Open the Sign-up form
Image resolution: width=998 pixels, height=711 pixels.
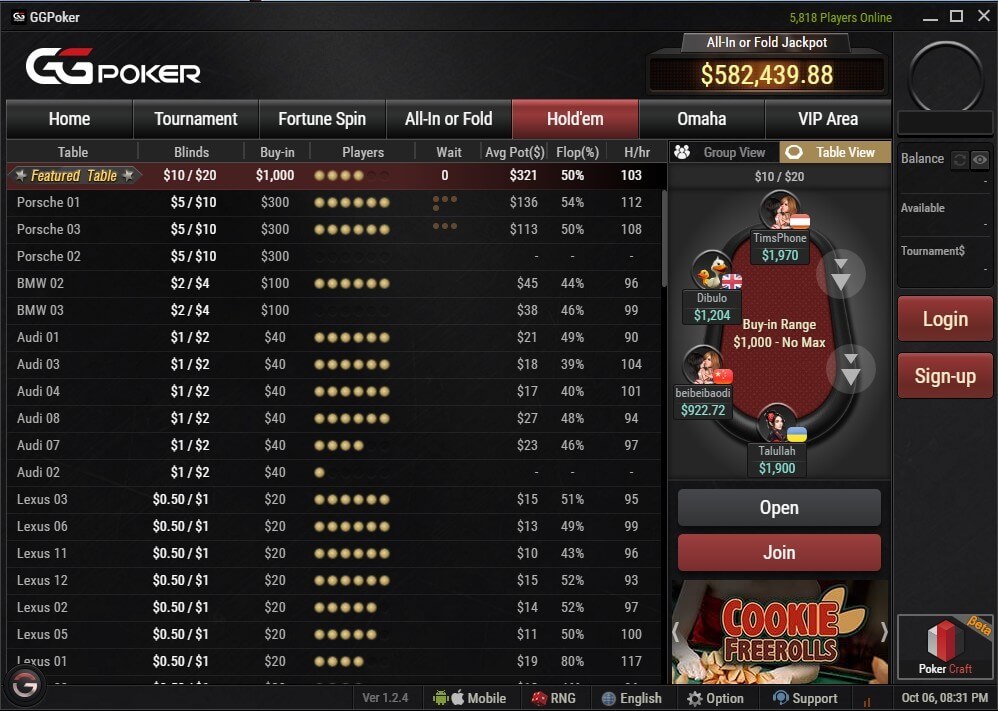945,376
